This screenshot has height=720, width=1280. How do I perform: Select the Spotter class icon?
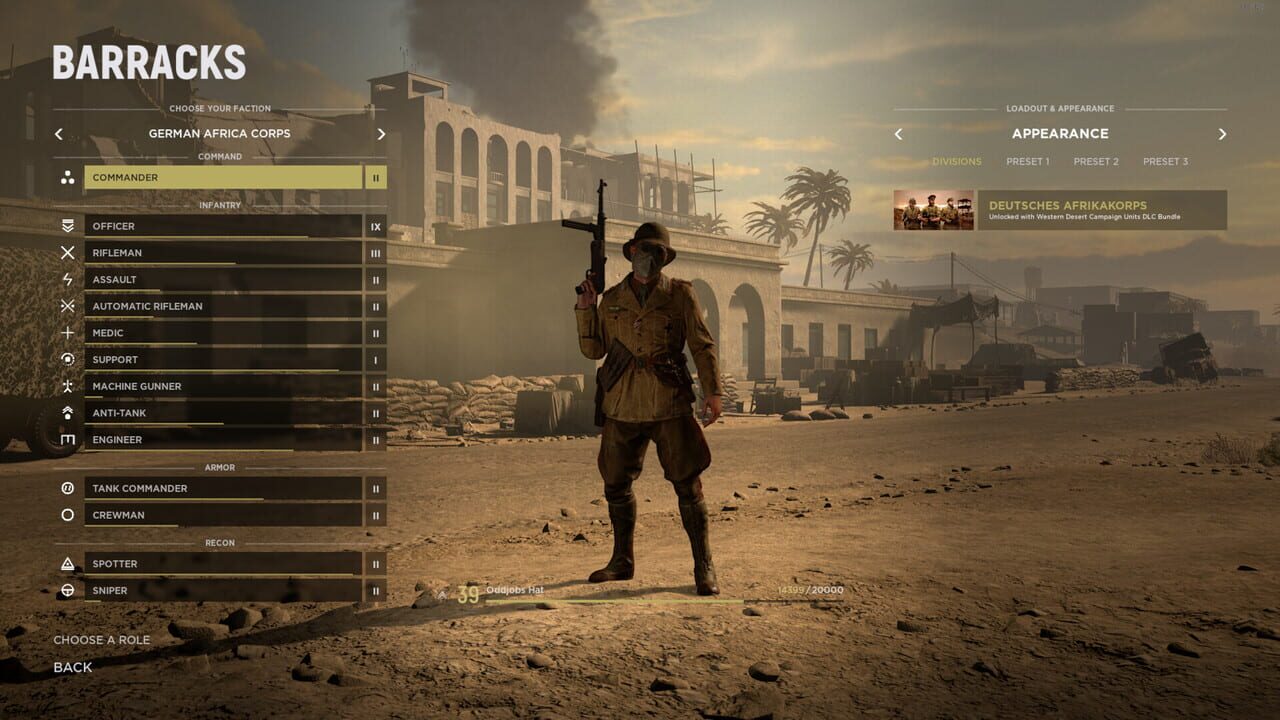67,563
